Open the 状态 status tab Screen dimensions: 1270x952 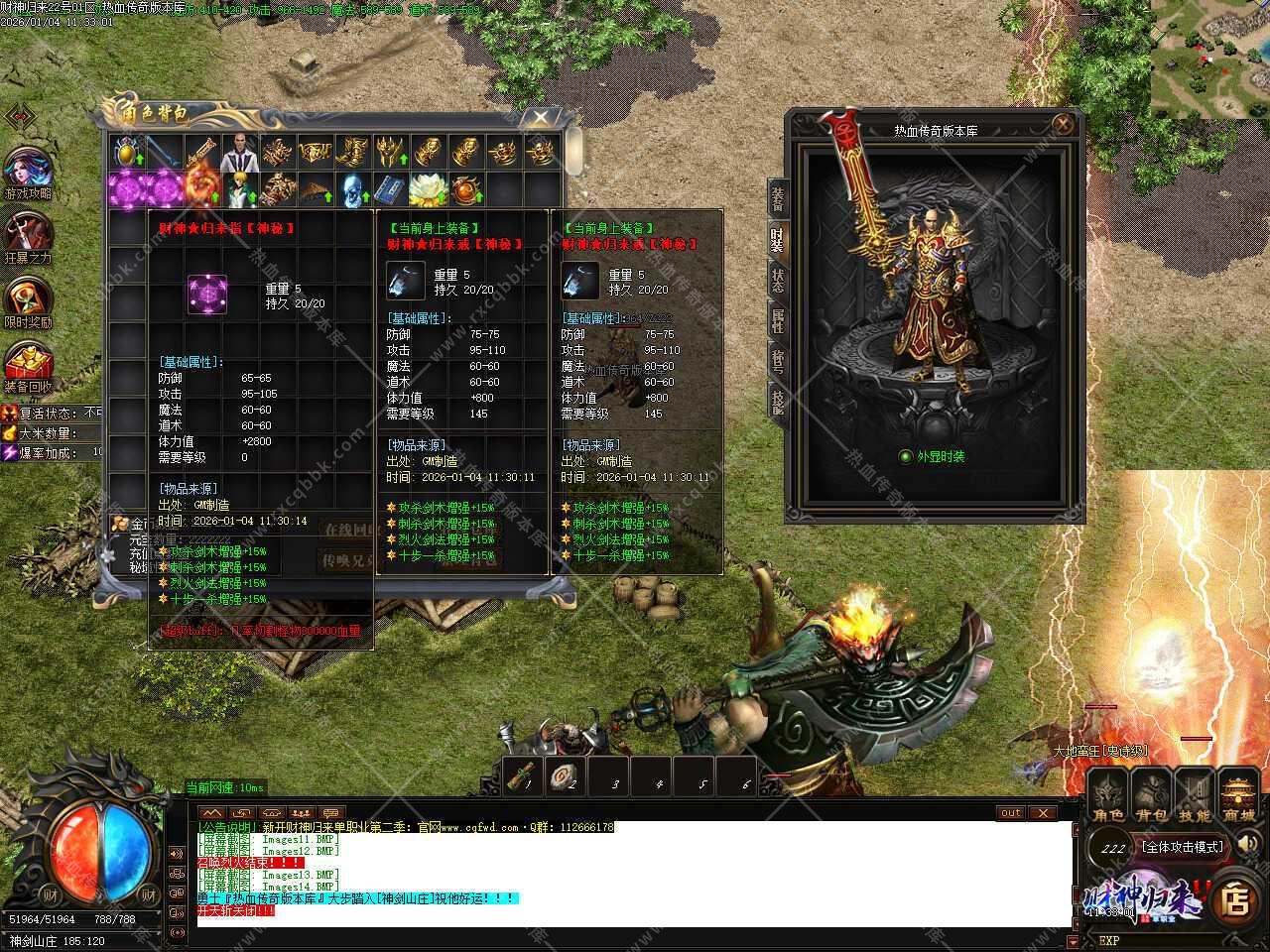778,281
